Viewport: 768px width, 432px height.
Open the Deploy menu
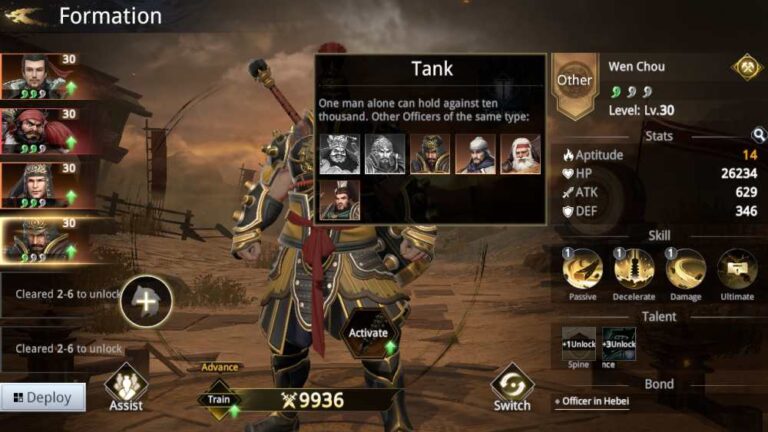[42, 397]
